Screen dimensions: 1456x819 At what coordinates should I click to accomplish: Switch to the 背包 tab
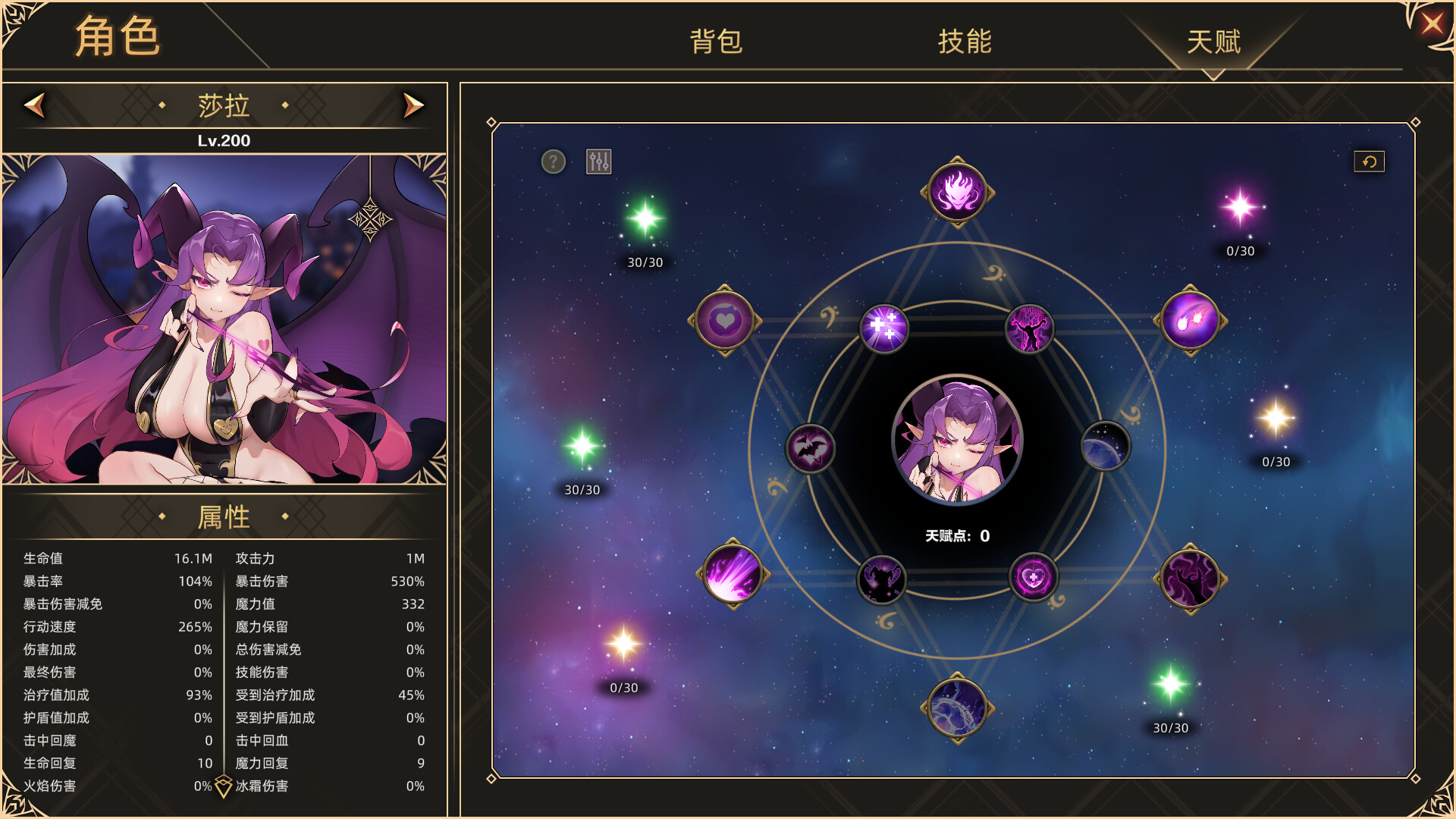click(716, 43)
